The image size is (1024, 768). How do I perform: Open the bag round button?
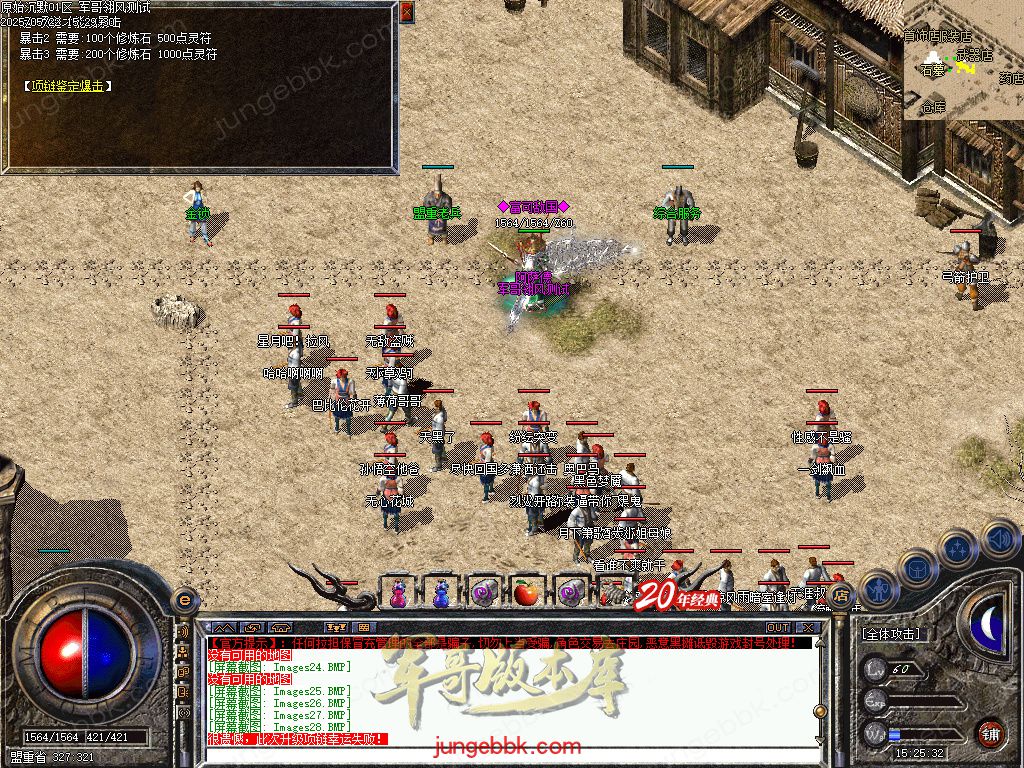point(916,568)
